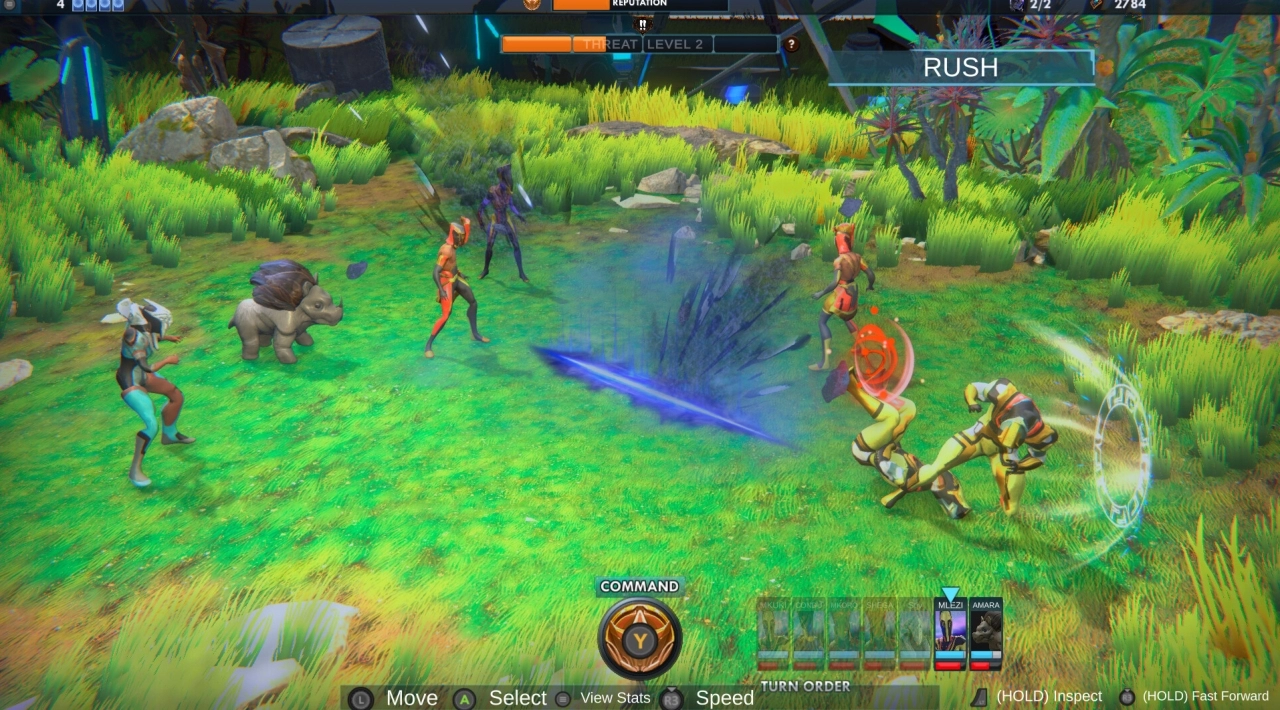This screenshot has width=1280, height=710.
Task: Select Mlezi's portrait in the turn order
Action: point(950,634)
